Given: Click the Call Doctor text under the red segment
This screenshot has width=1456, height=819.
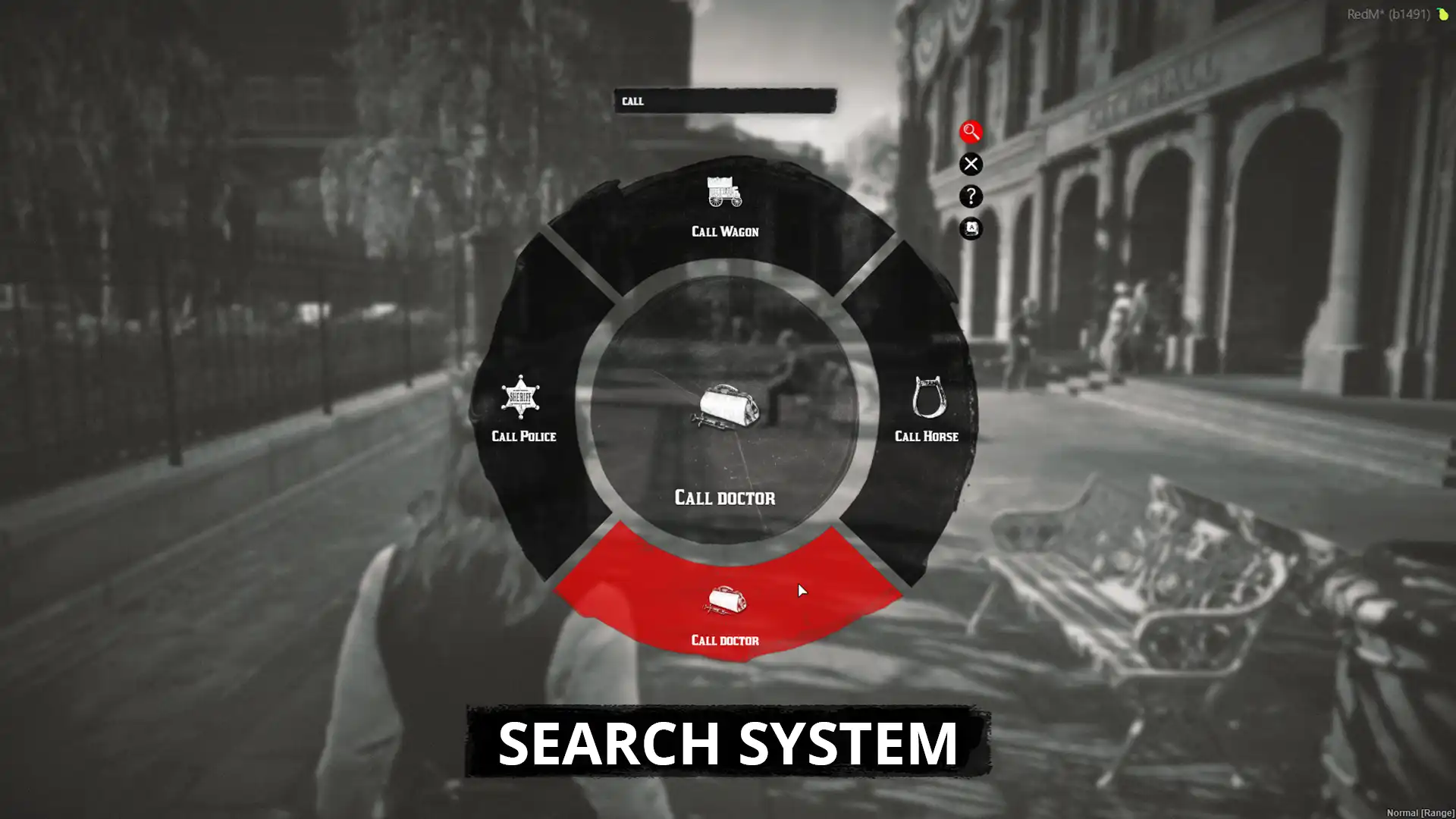Looking at the screenshot, I should click(x=724, y=641).
